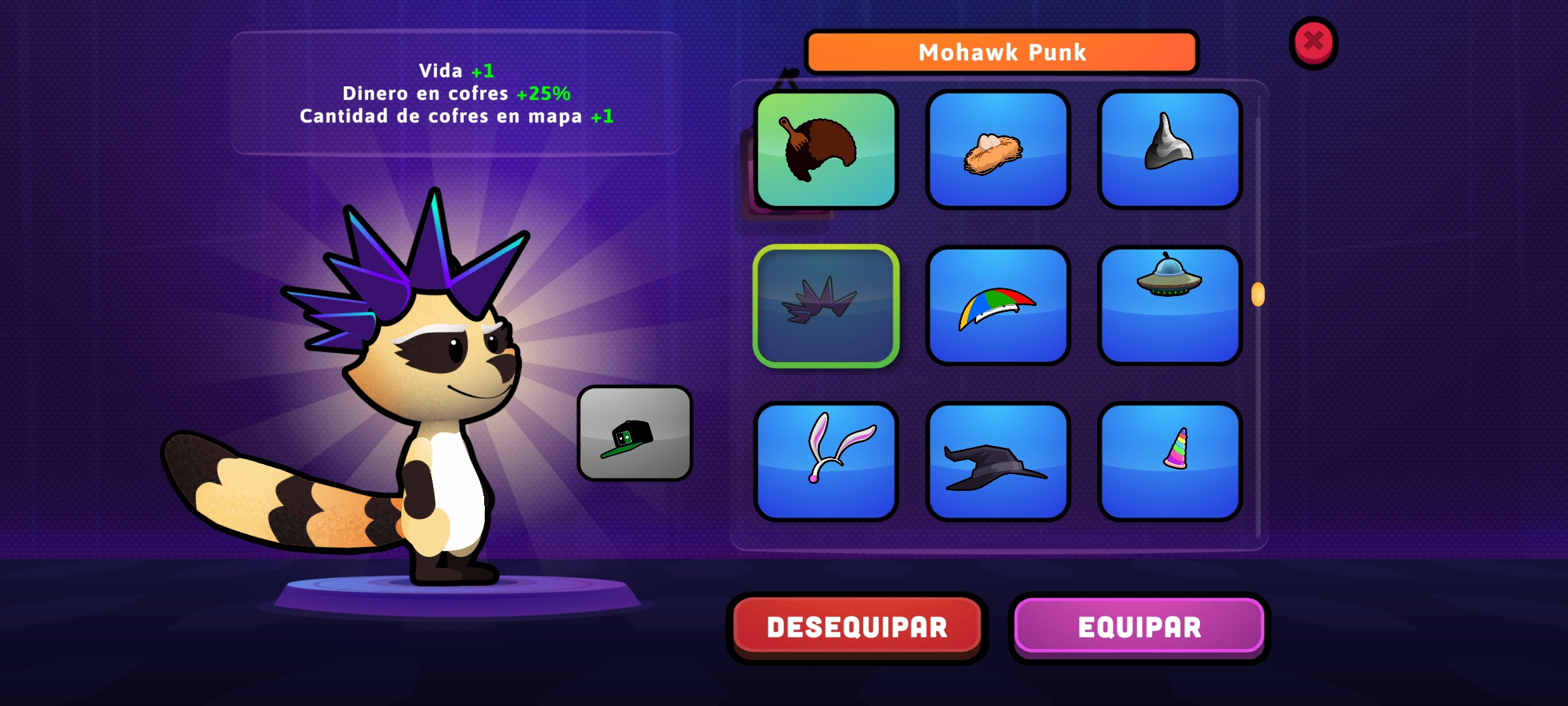Pick the purple Mohawk Punk tile
This screenshot has height=706, width=1568.
826,306
